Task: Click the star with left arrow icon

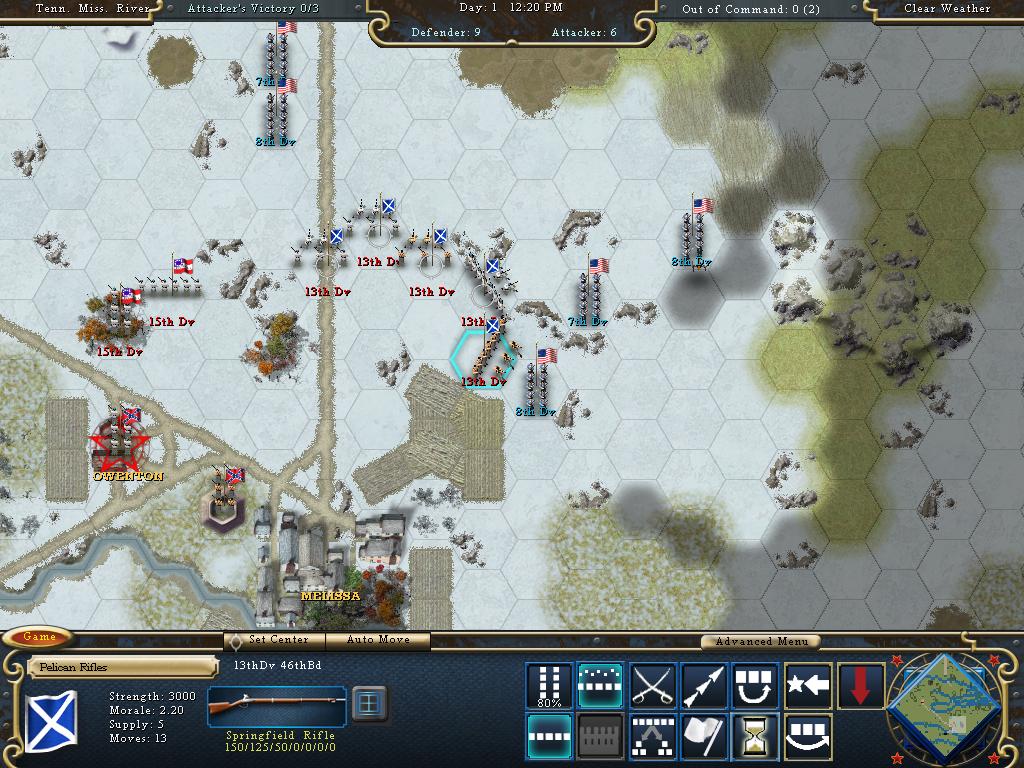Action: (807, 686)
